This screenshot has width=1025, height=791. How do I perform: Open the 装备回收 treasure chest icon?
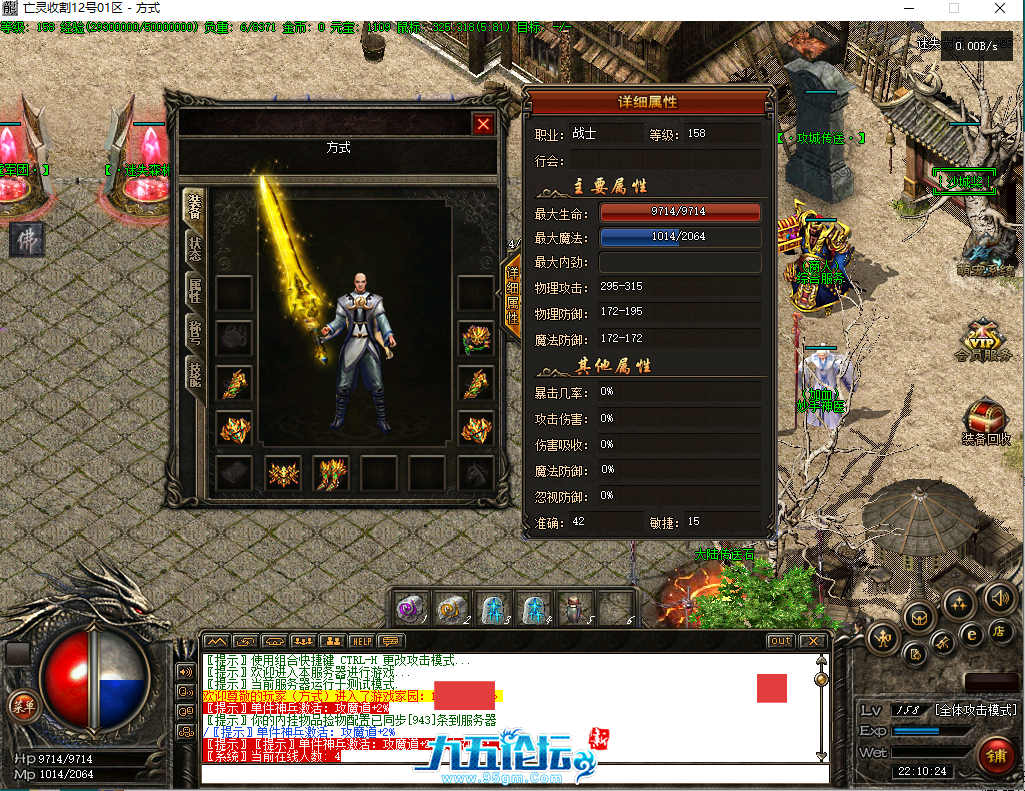(x=985, y=422)
